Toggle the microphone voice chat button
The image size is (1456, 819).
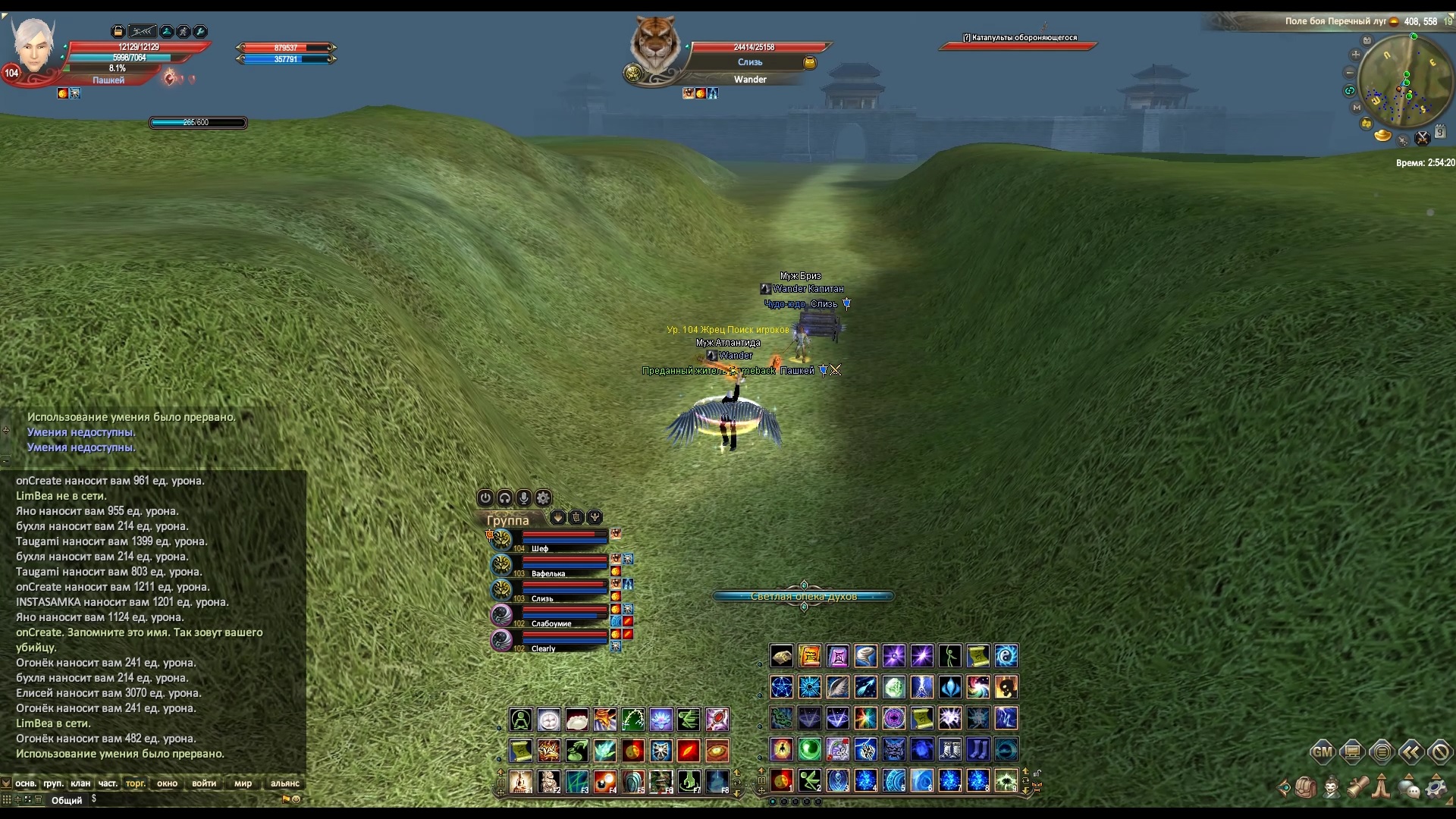[x=524, y=497]
